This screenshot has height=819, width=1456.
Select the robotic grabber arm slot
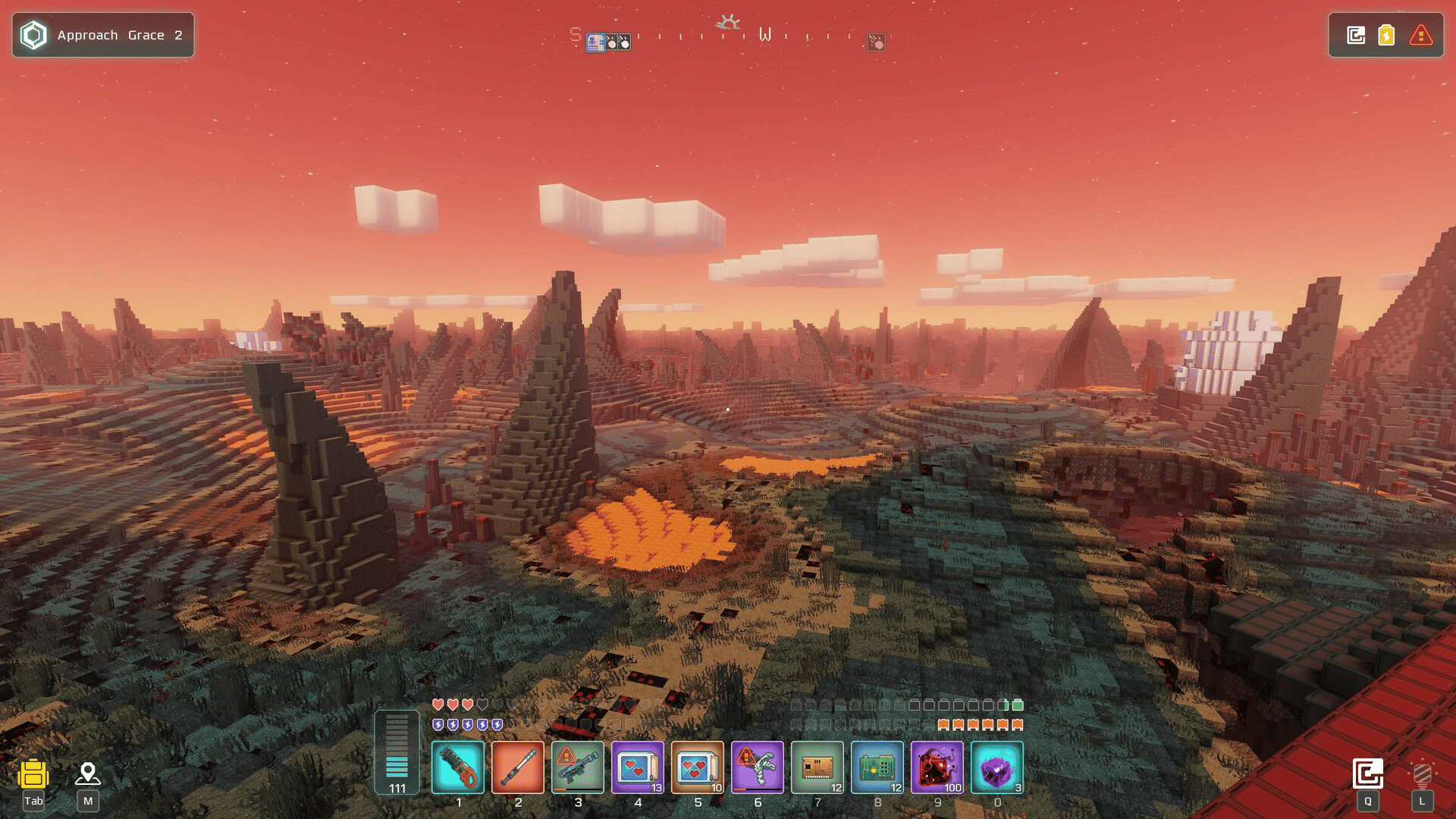click(758, 767)
